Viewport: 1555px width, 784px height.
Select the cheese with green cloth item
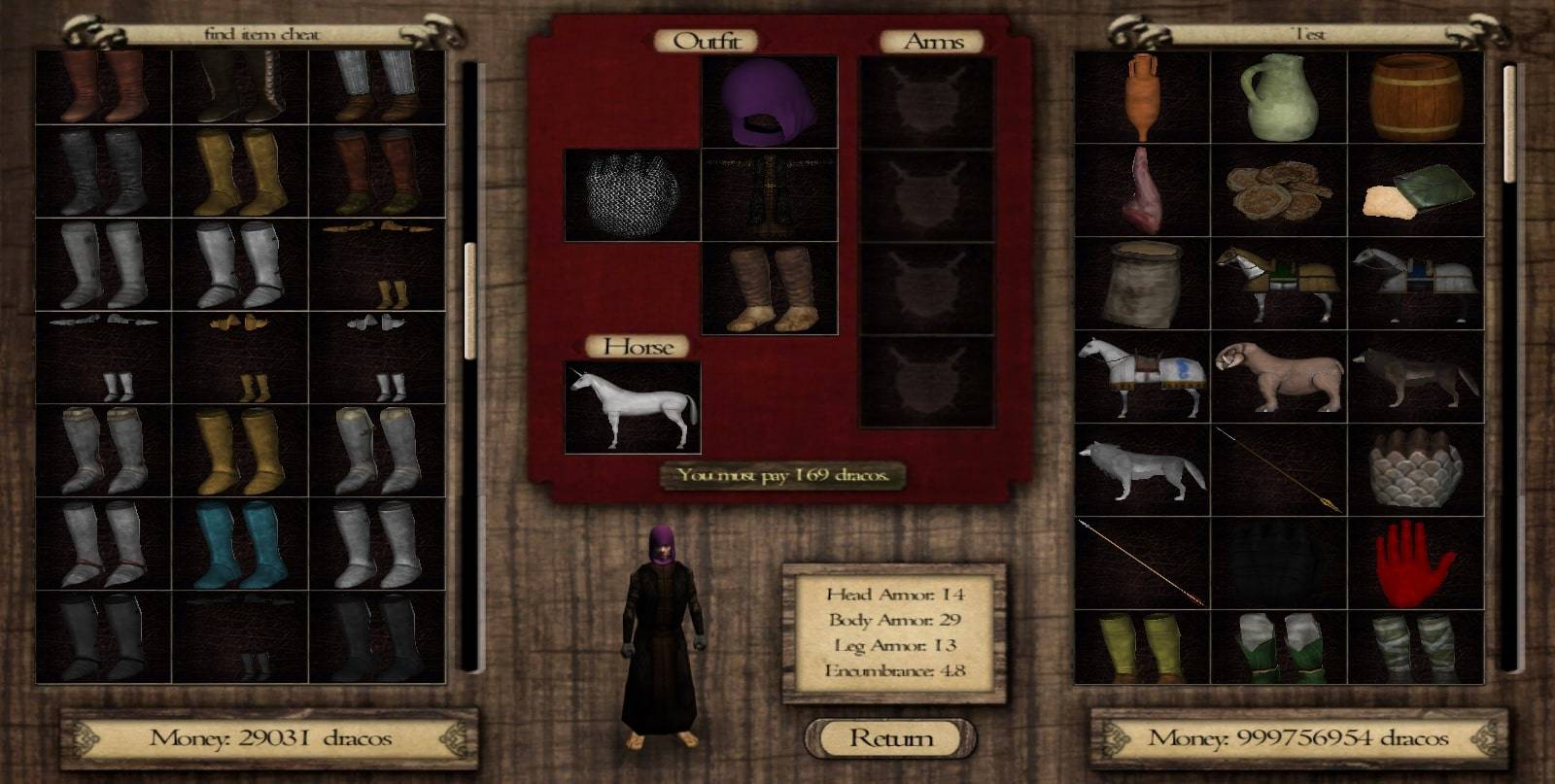pyautogui.click(x=1415, y=190)
